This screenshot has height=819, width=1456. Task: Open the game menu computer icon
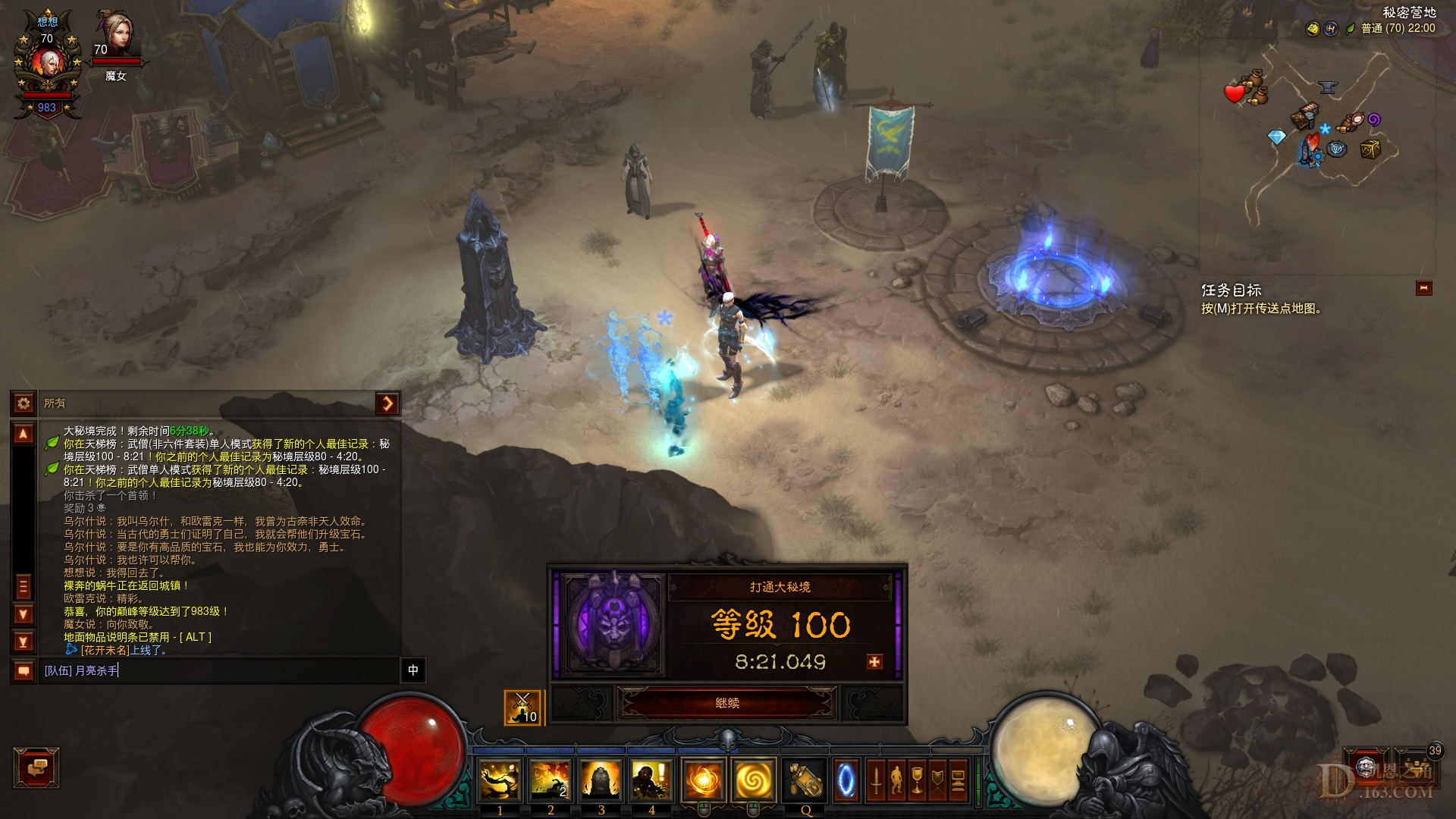coord(958,780)
